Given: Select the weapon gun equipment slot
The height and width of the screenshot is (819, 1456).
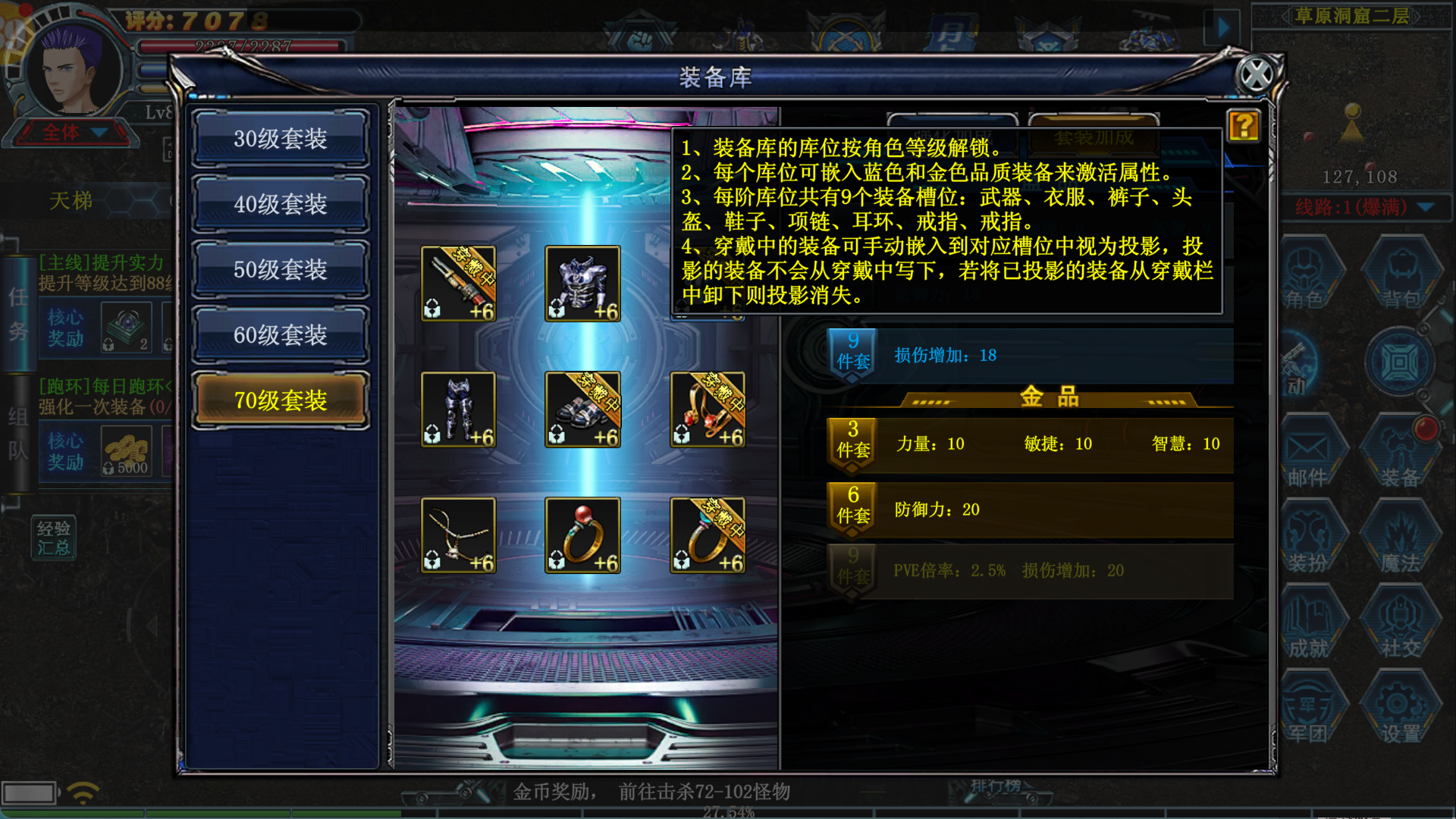Looking at the screenshot, I should [x=458, y=284].
